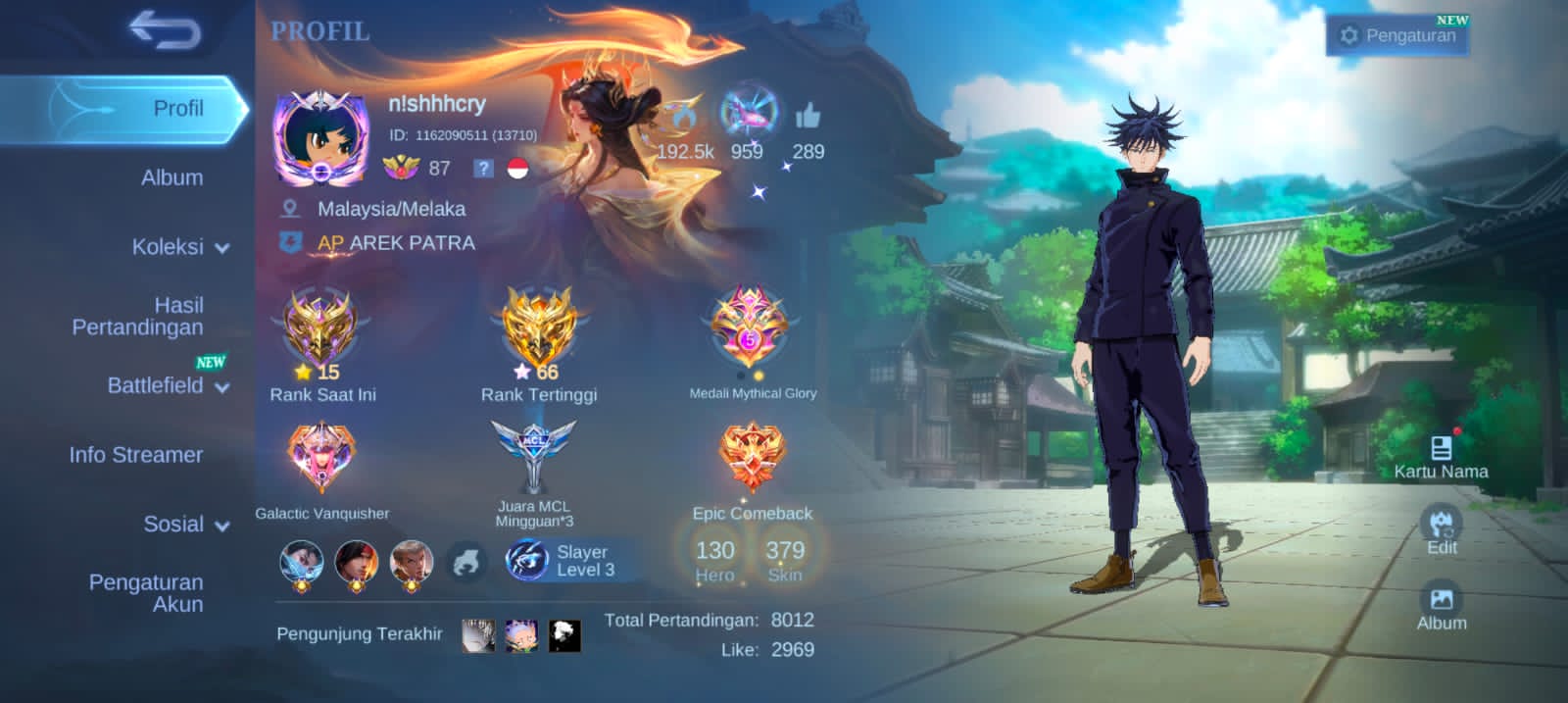Image resolution: width=1568 pixels, height=703 pixels.
Task: Select the Galactic Vanquisher achievement badge
Action: 320,459
